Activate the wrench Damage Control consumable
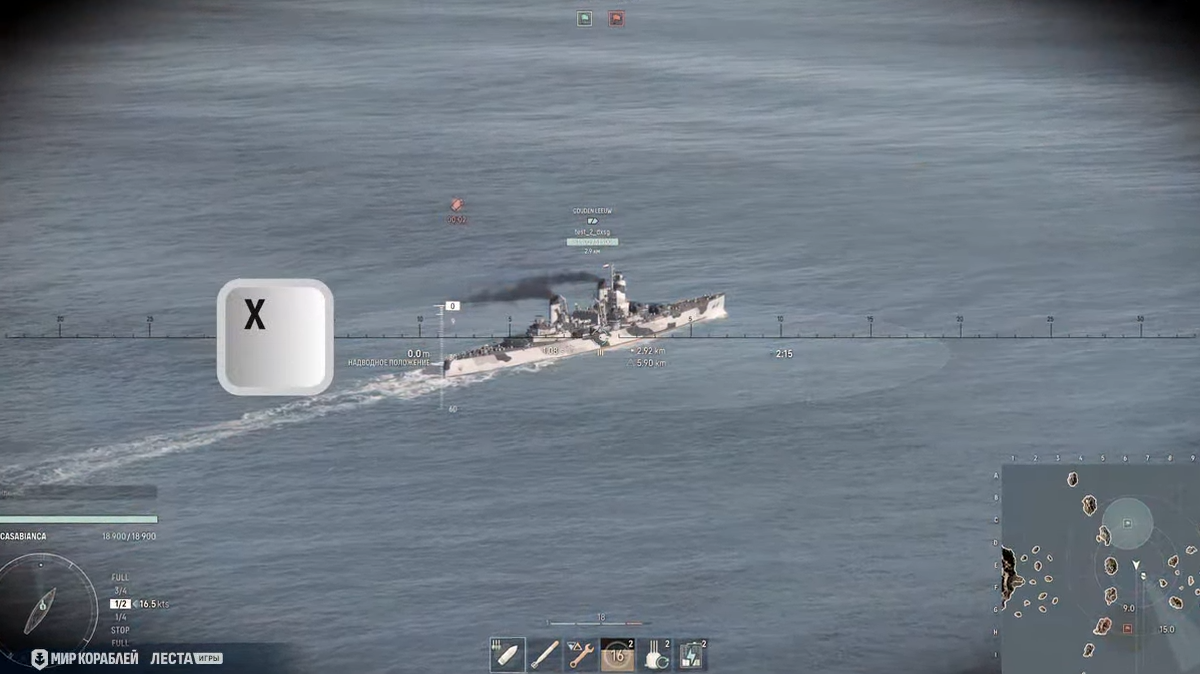 click(581, 655)
